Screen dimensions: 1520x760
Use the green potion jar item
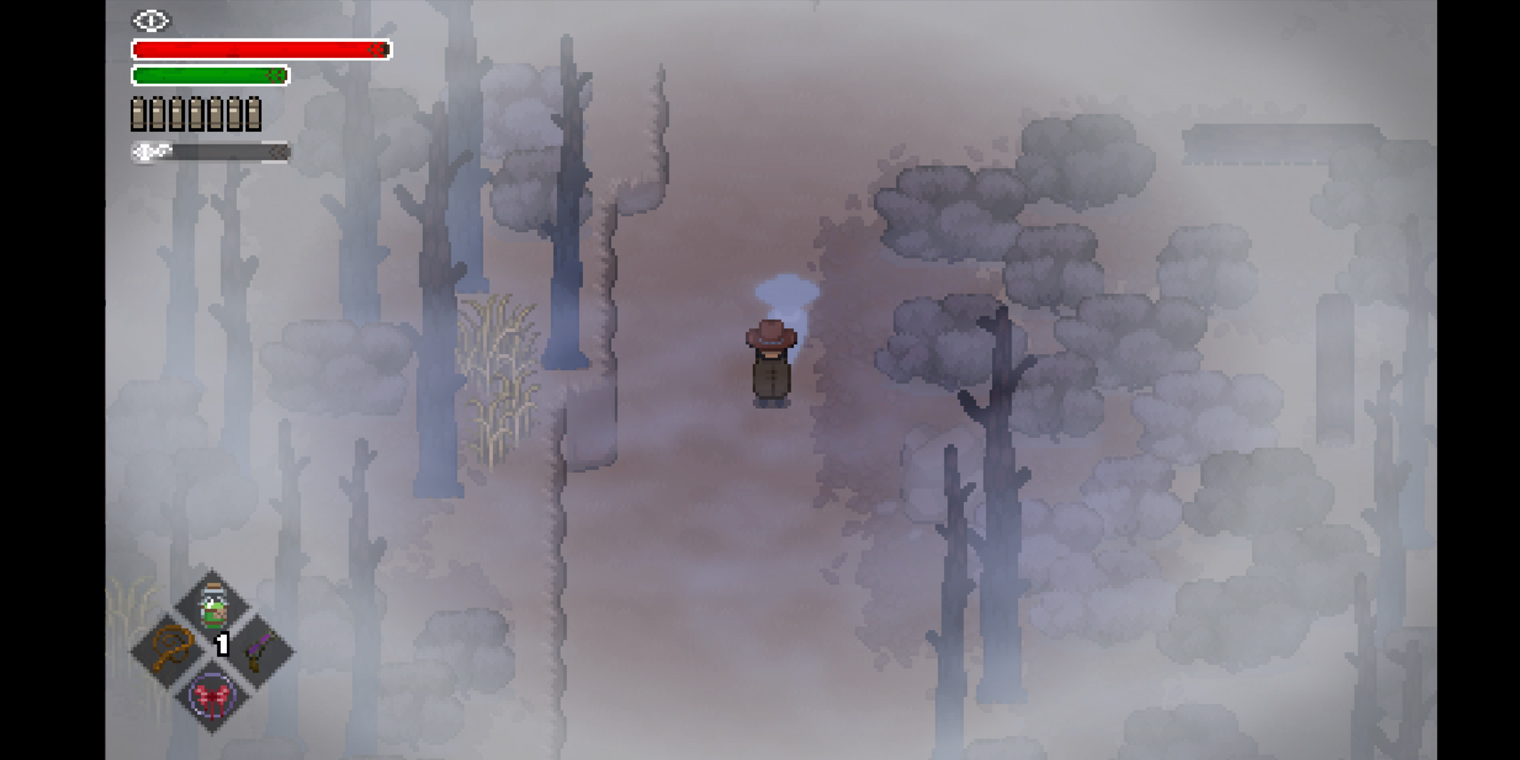pos(213,607)
